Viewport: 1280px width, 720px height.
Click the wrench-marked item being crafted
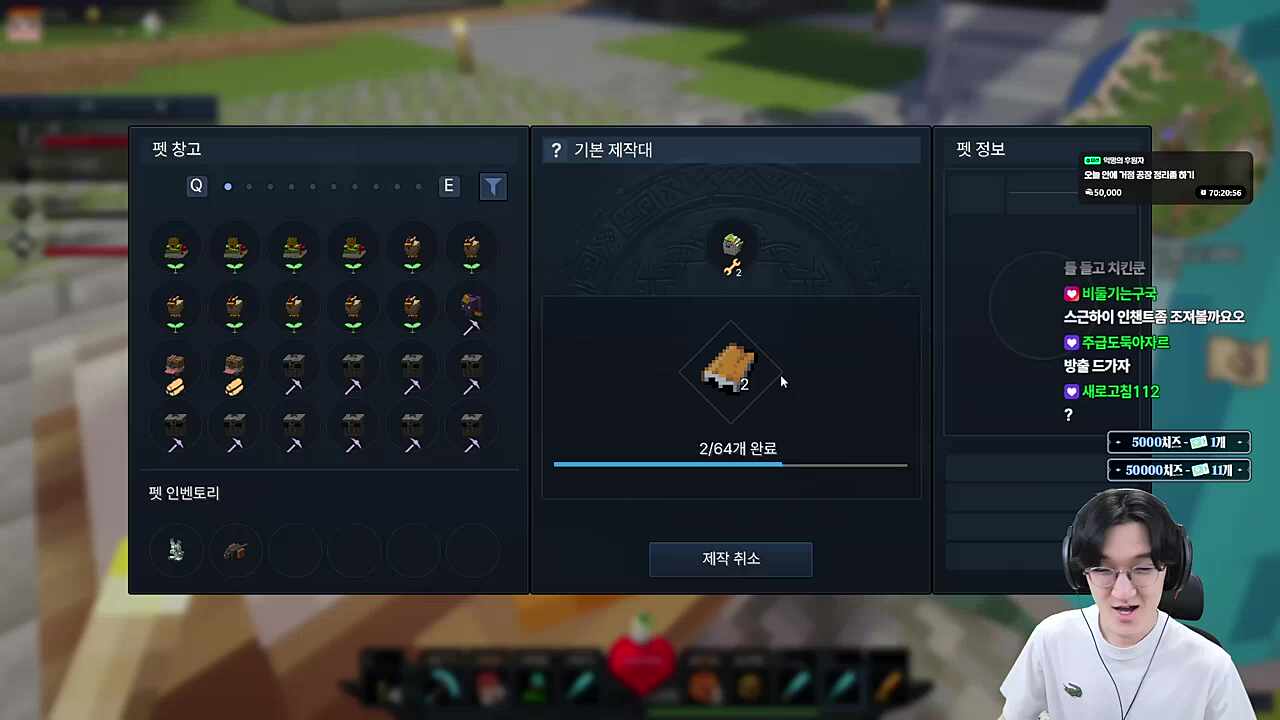(731, 250)
